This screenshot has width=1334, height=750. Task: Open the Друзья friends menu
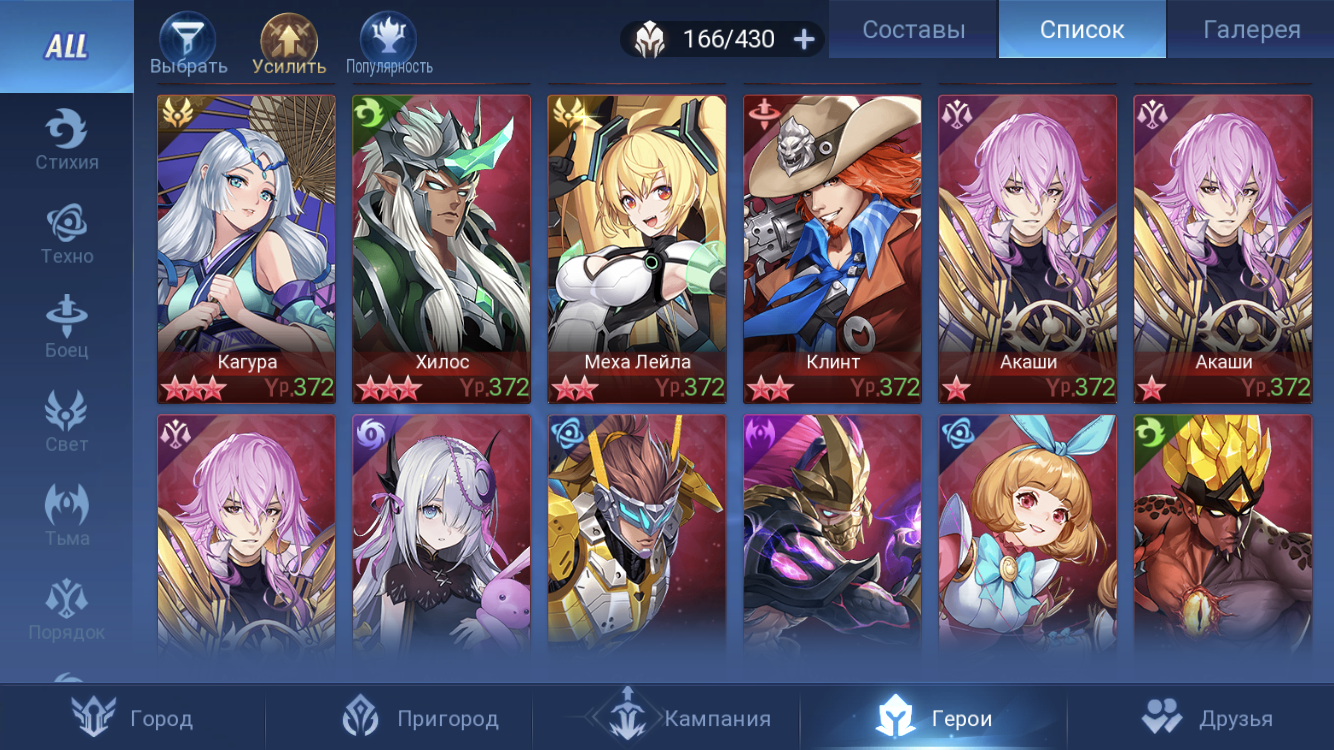pyautogui.click(x=1206, y=718)
